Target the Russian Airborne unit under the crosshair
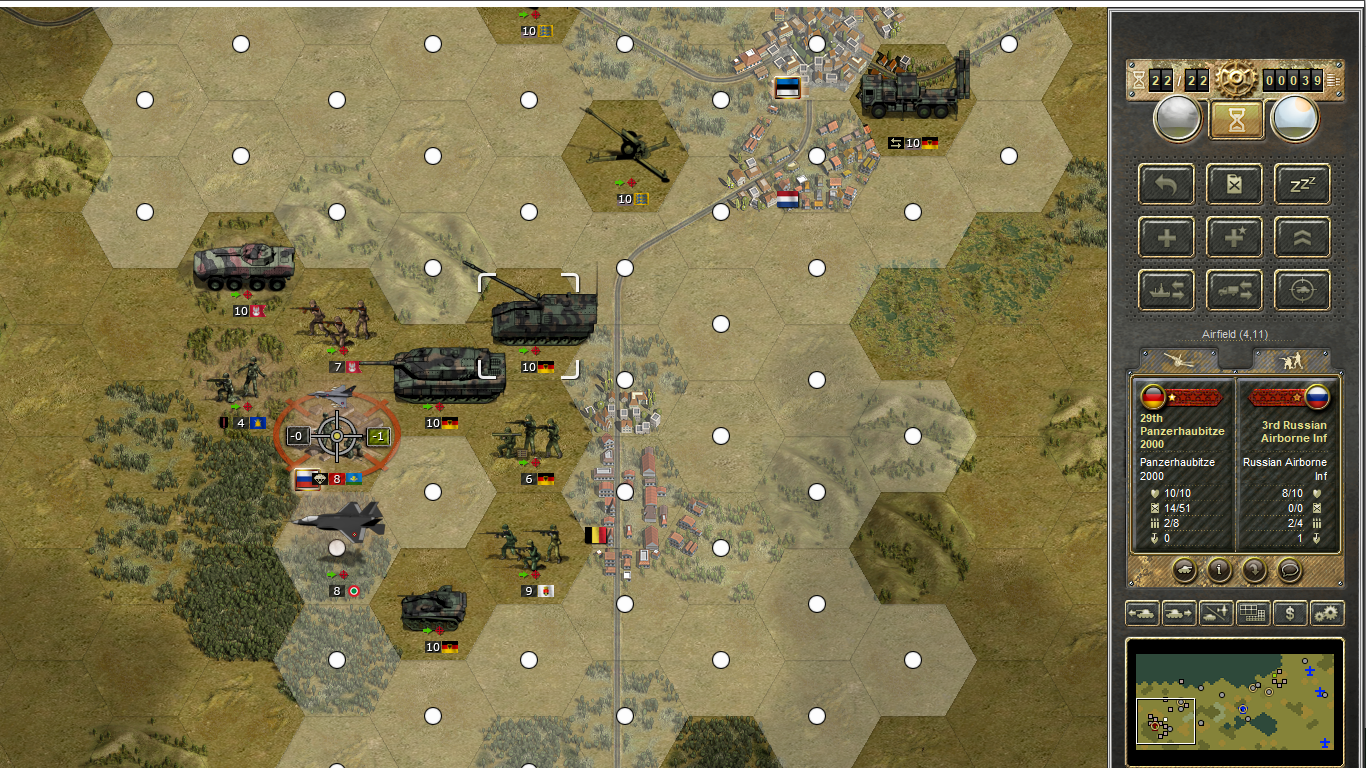The height and width of the screenshot is (768, 1366). click(337, 436)
